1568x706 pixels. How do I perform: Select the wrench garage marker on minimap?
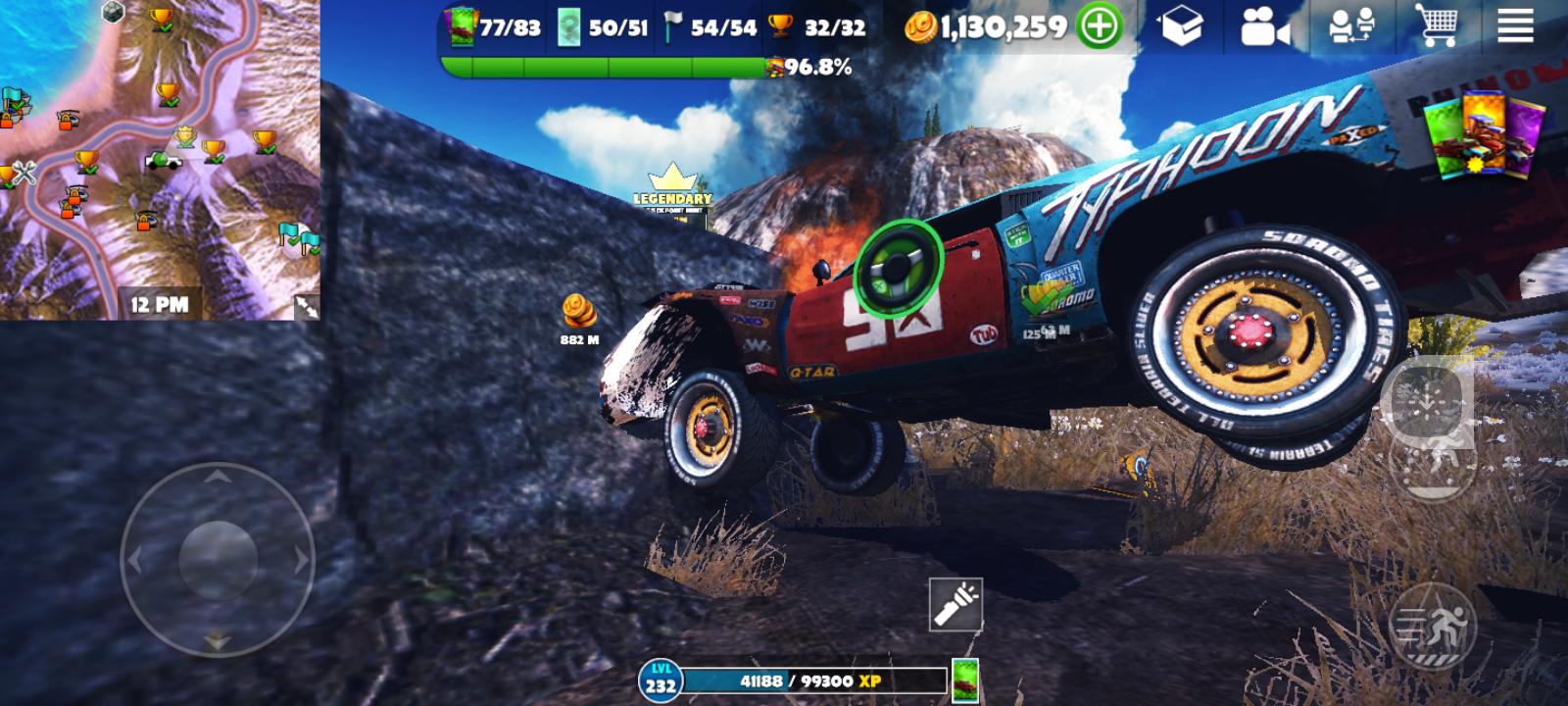pos(24,173)
